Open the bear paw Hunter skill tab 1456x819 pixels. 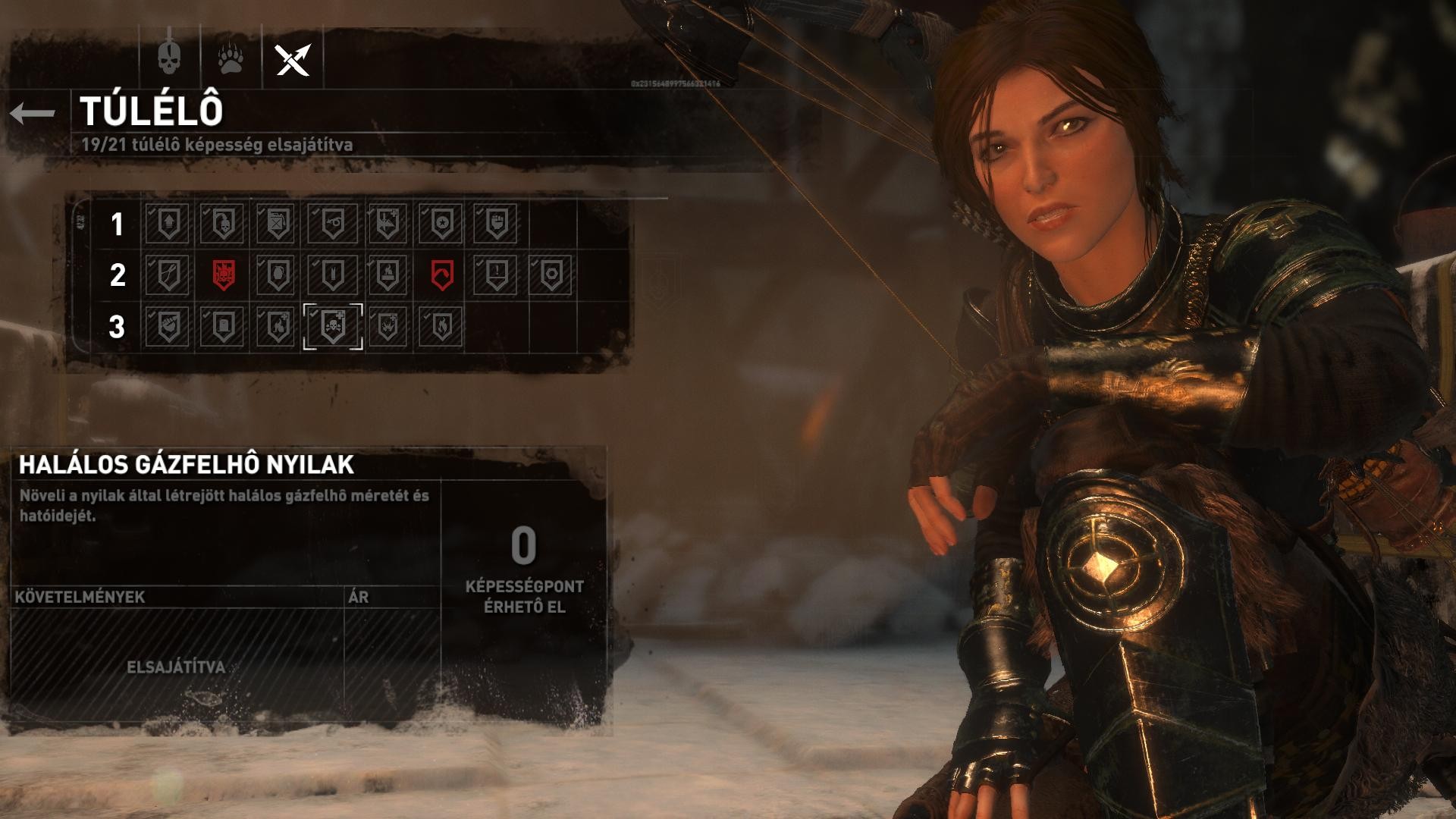(231, 58)
